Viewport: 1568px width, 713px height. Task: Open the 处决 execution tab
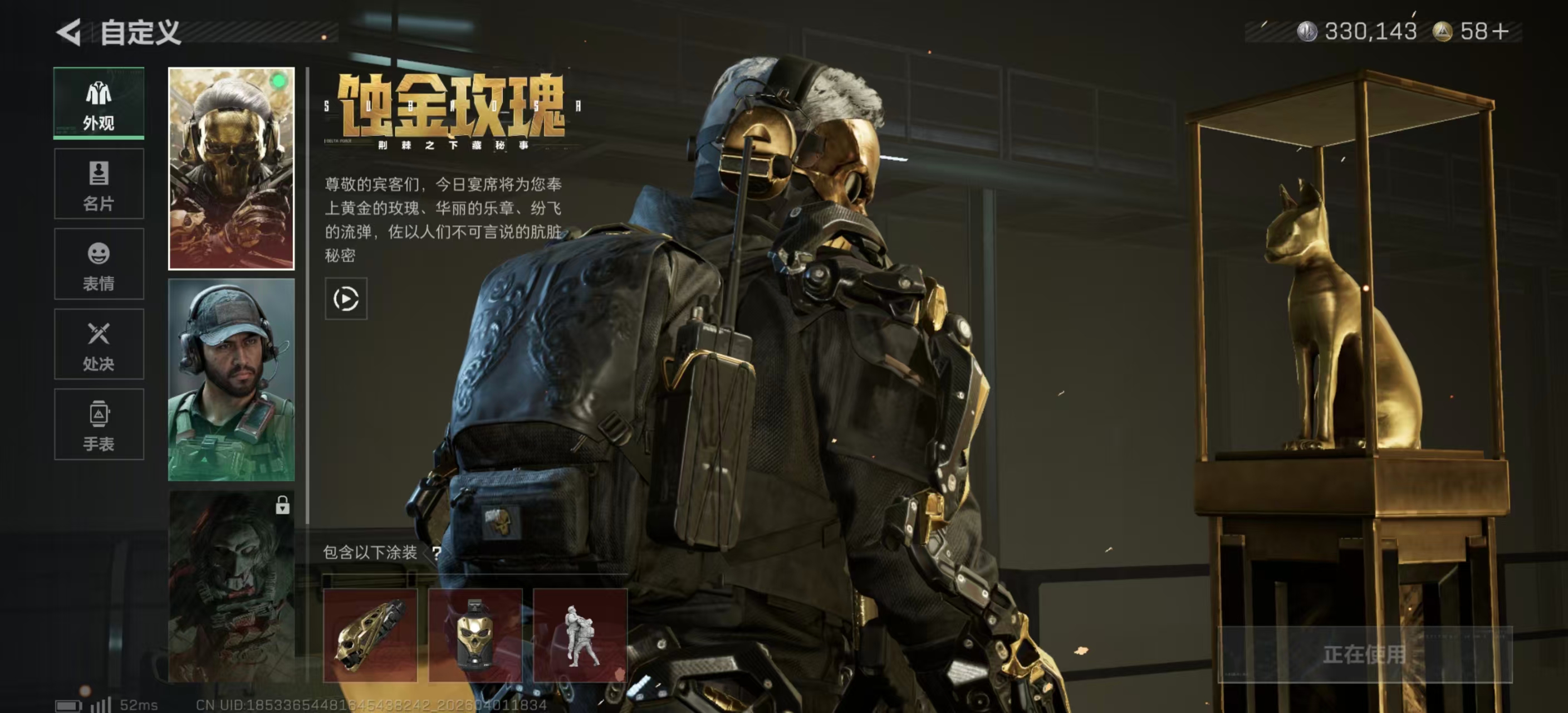click(99, 345)
